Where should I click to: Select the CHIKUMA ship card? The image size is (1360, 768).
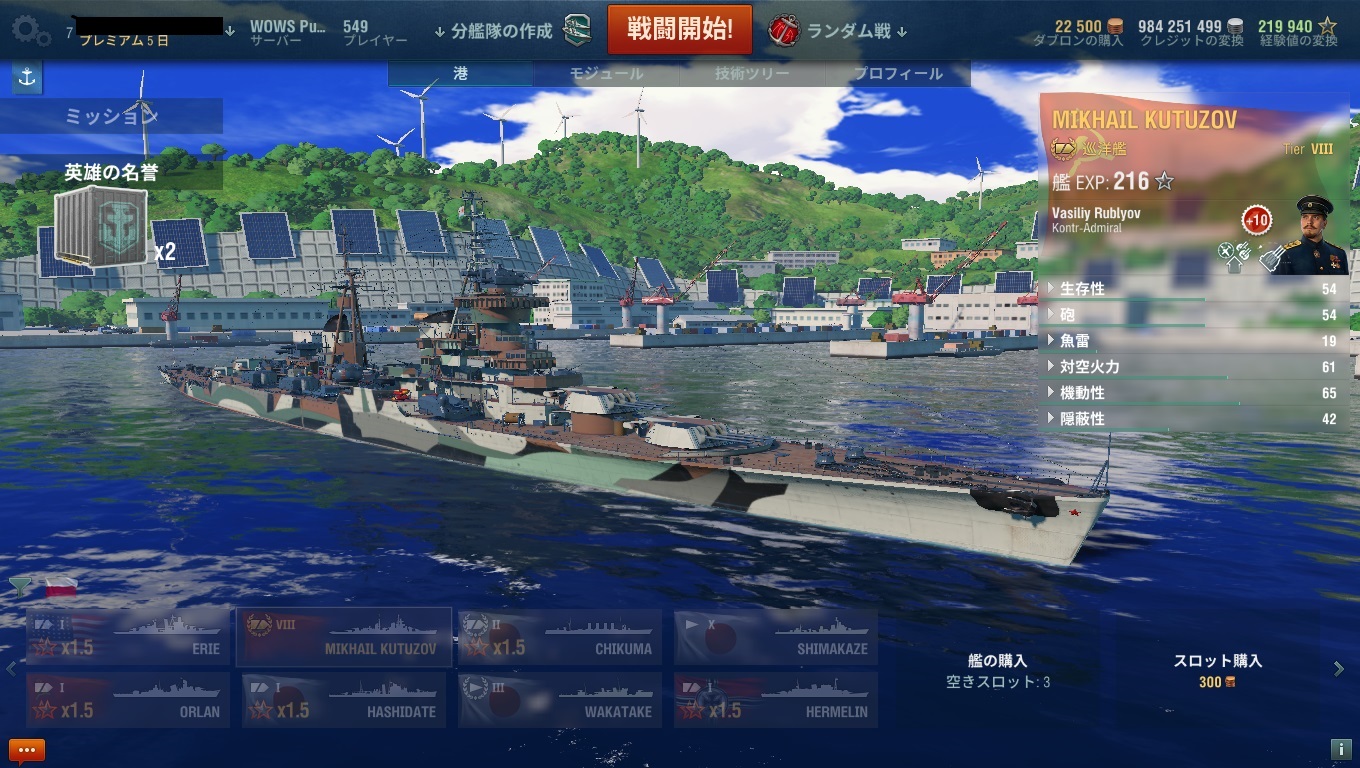click(x=559, y=637)
